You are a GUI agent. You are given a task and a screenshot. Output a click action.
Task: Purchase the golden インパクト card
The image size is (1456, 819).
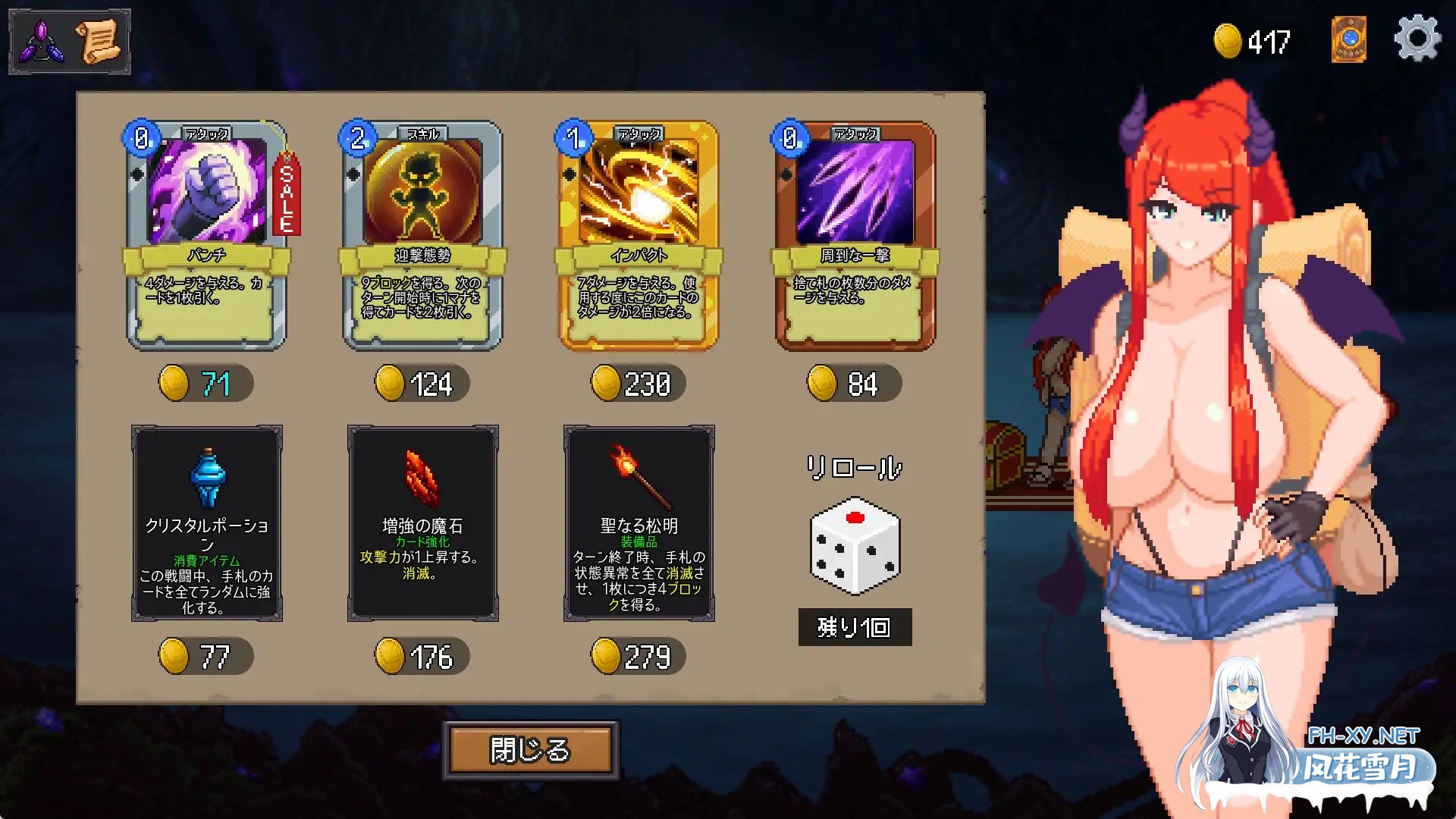coord(639,235)
